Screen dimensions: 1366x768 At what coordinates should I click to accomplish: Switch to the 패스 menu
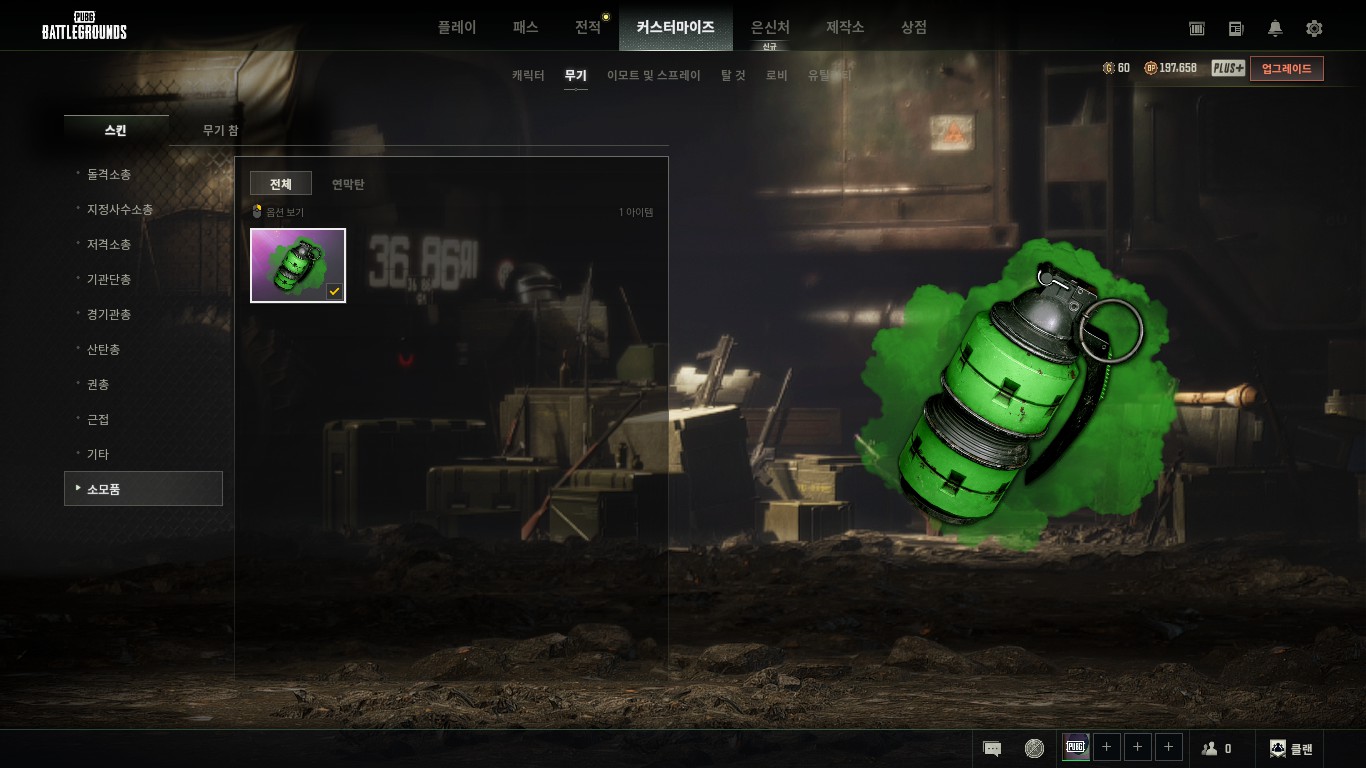click(525, 27)
